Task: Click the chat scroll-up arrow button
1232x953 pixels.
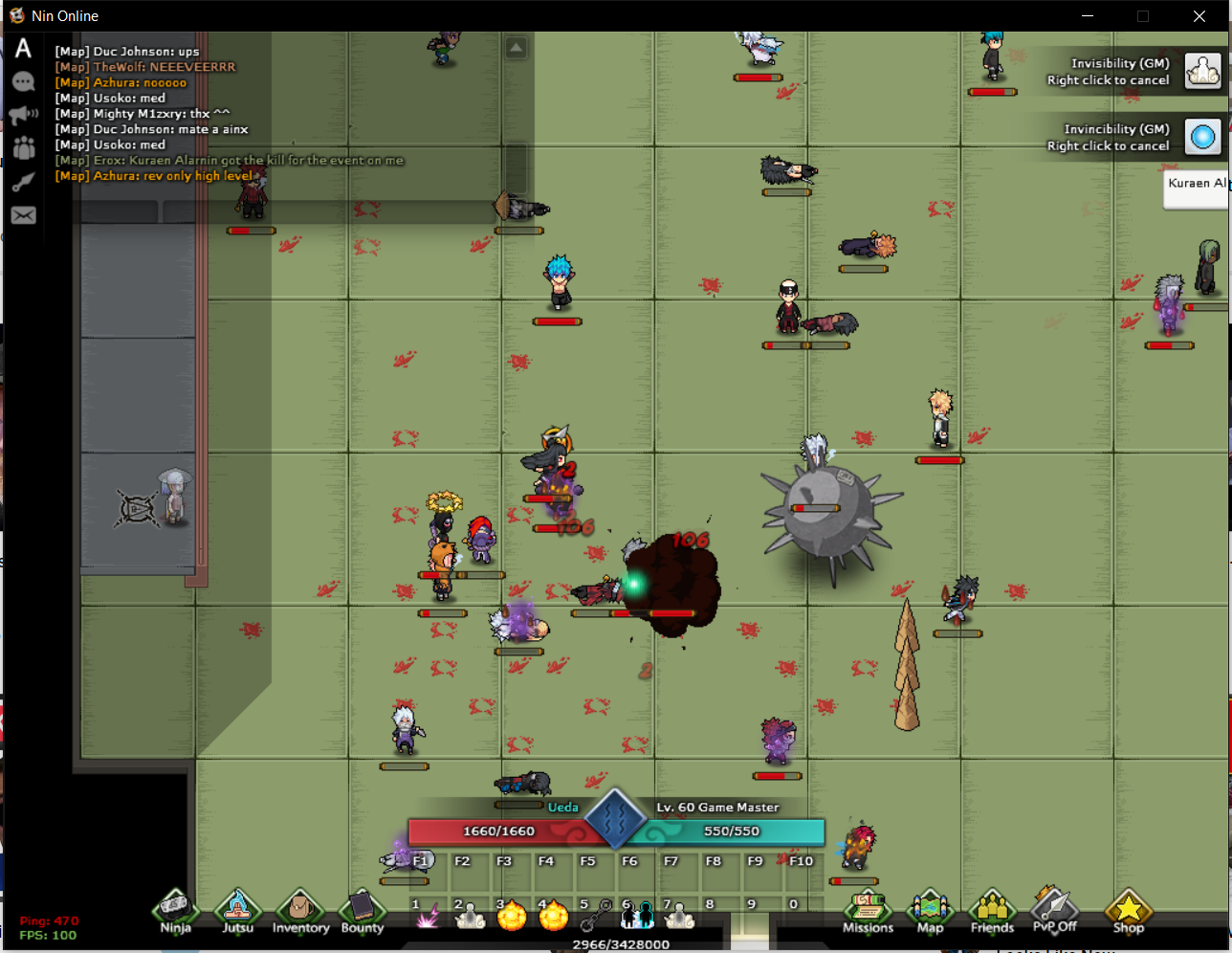Action: coord(516,47)
